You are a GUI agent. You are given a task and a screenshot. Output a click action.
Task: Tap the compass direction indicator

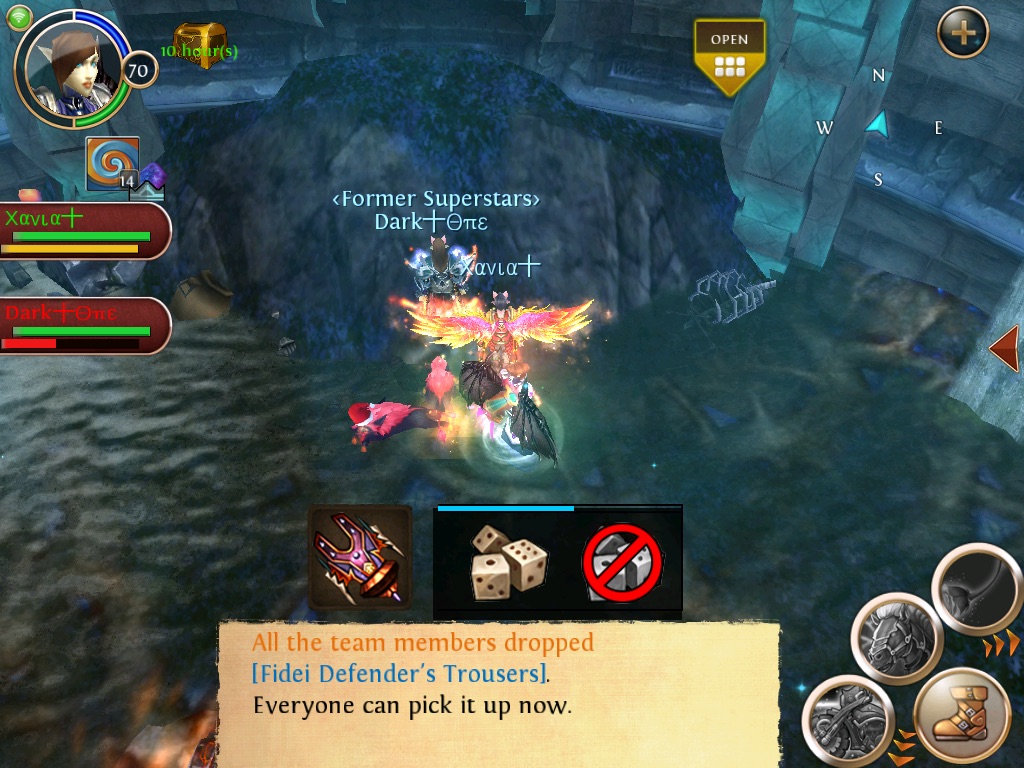coord(878,125)
